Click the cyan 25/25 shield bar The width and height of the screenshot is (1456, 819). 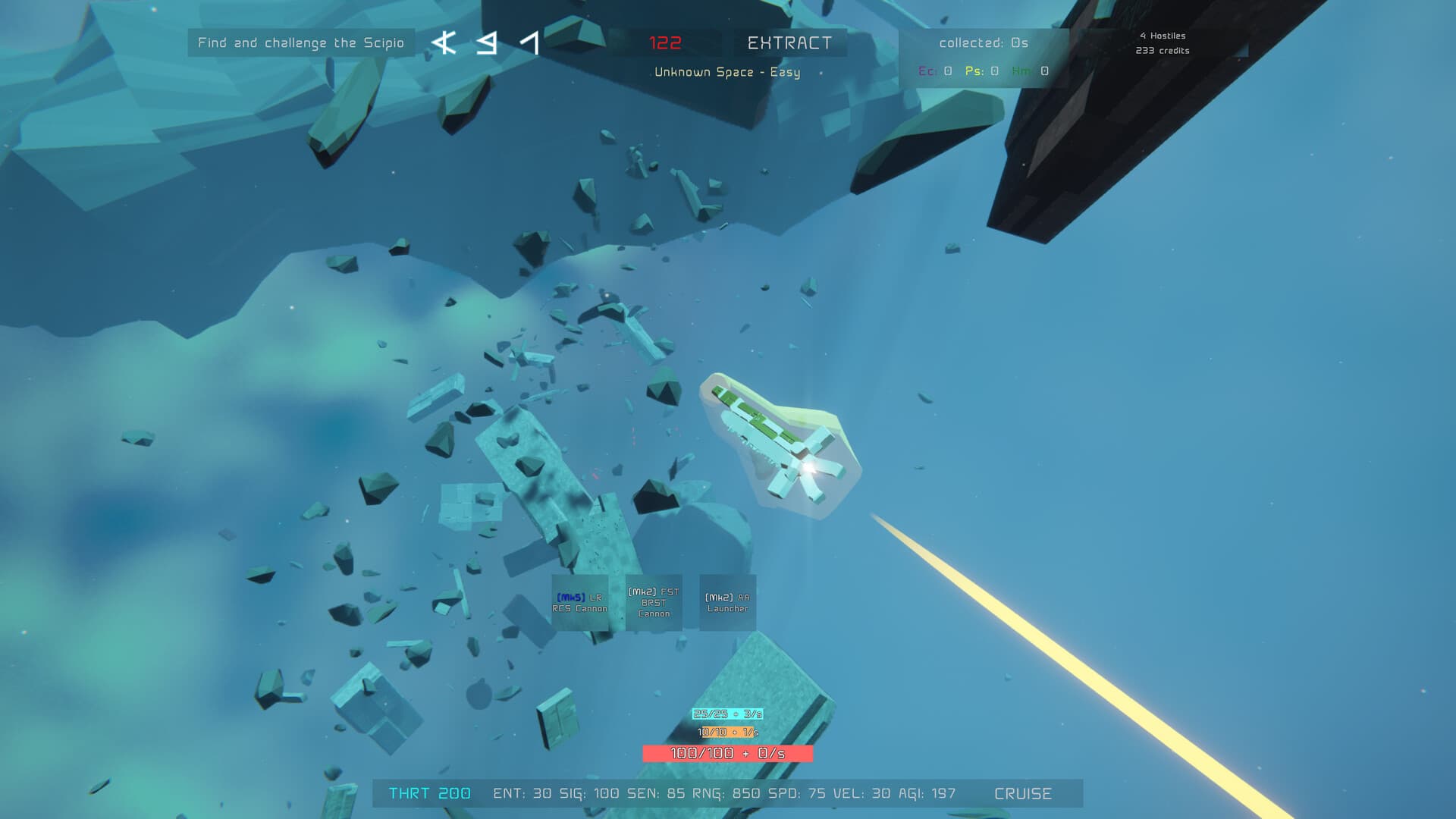[727, 713]
